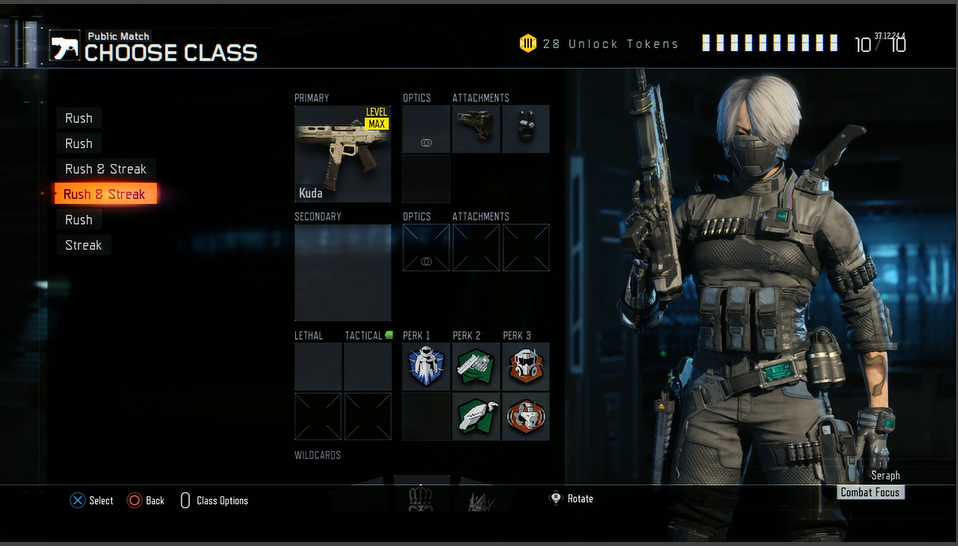The width and height of the screenshot is (958, 546).
Task: Select the orange helmet mask Perk 3
Action: 525,367
